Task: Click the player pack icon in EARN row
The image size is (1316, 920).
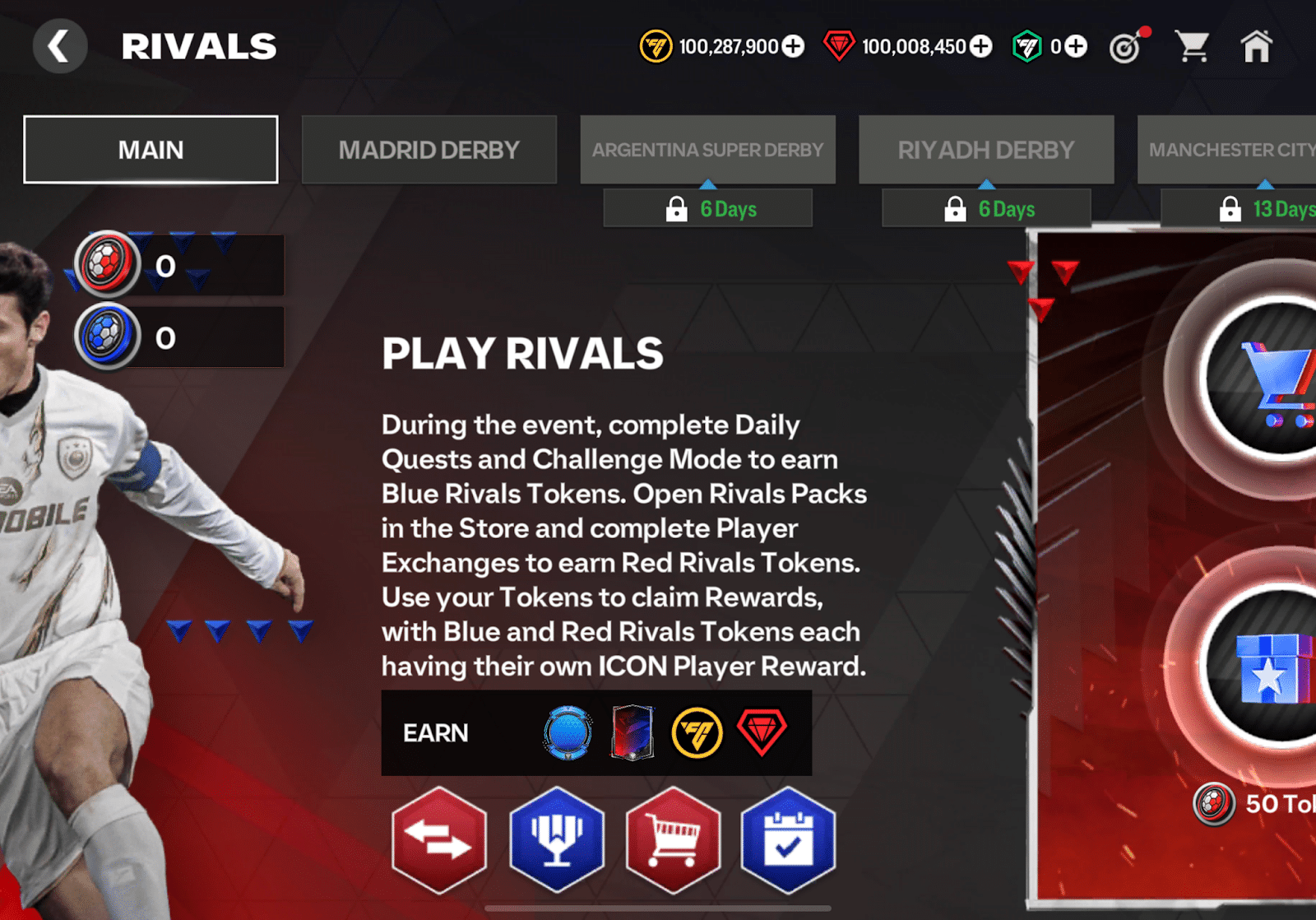Action: tap(631, 732)
